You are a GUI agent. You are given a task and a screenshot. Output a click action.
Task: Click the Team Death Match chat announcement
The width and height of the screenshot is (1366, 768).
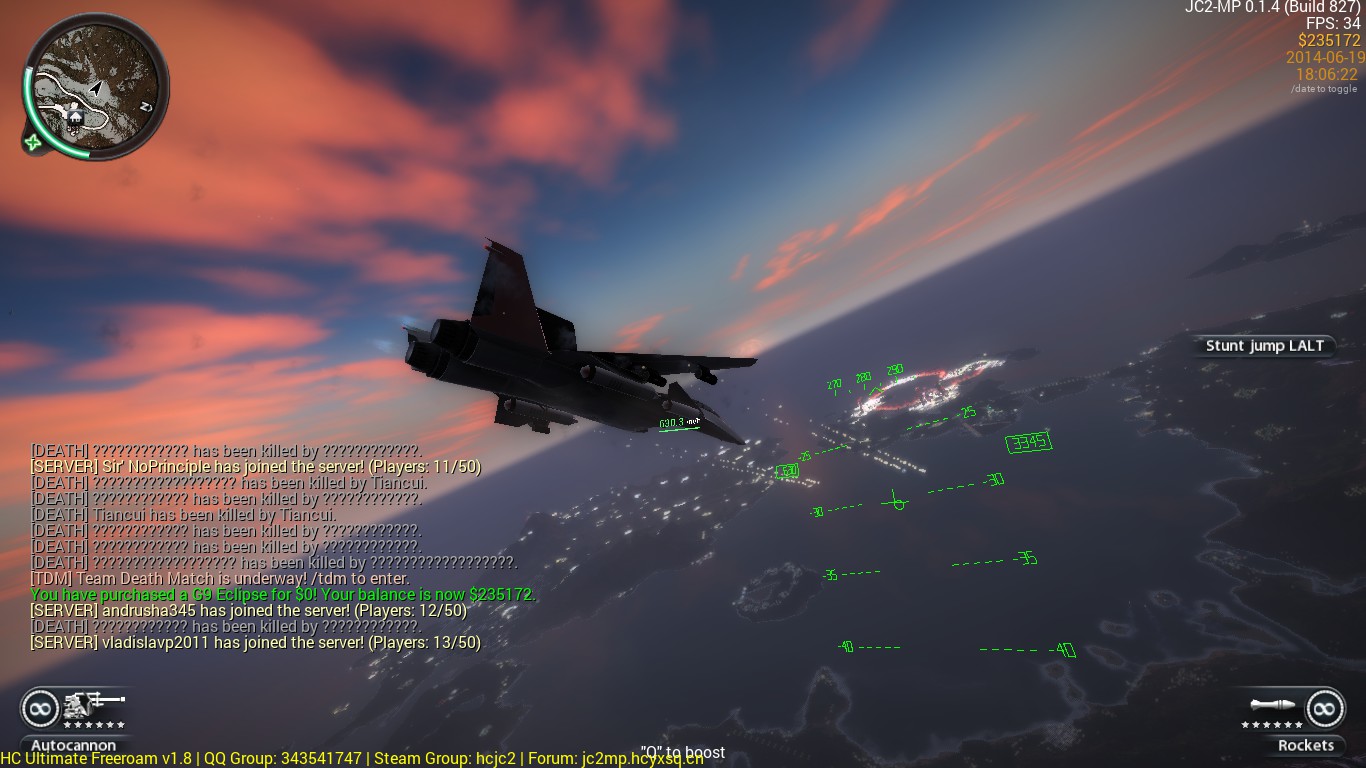click(220, 578)
